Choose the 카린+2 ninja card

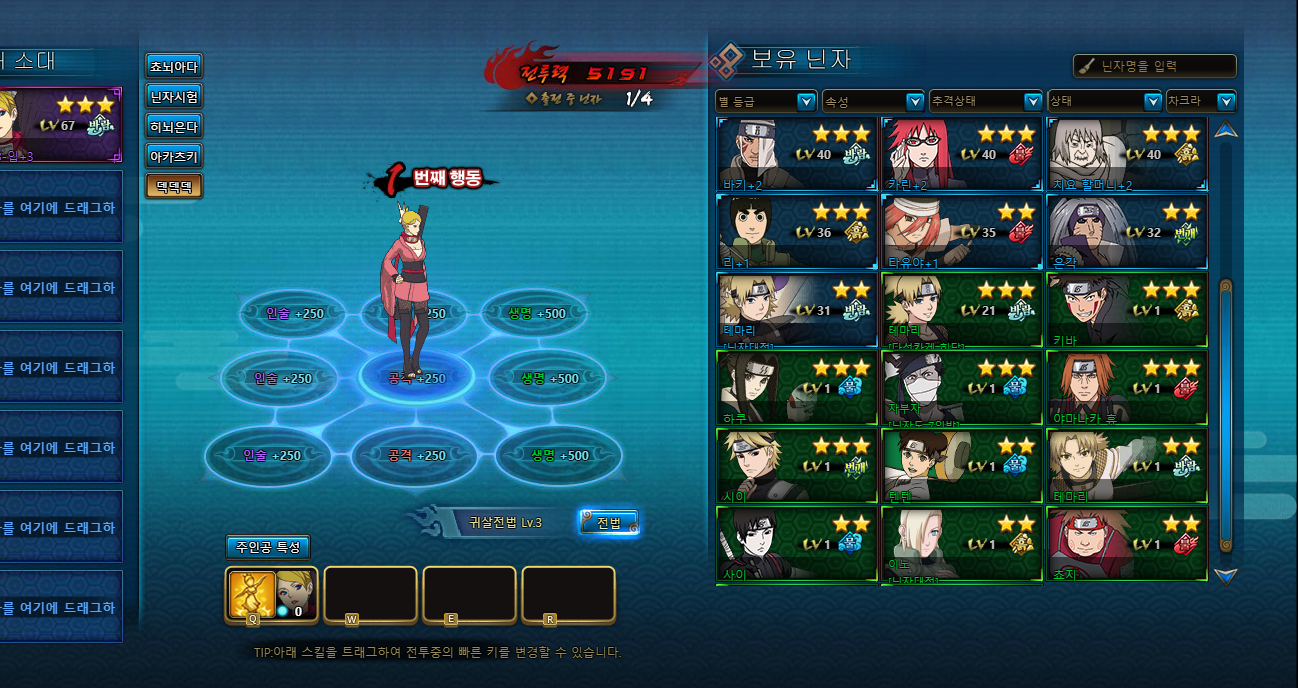pyautogui.click(x=961, y=154)
